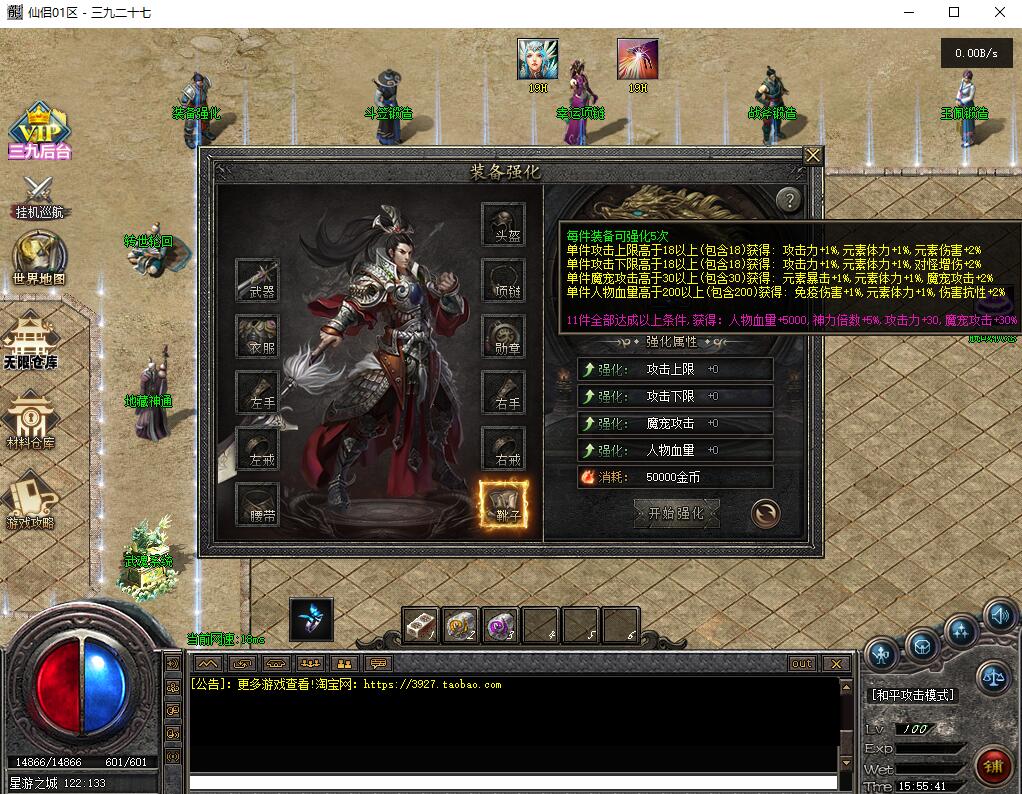1022x794 pixels.
Task: Select the 左戒 left ring slot
Action: 256,449
